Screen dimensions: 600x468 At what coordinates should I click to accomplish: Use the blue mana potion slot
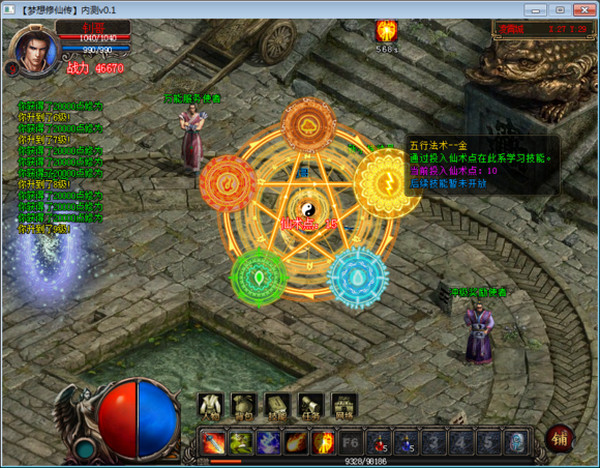pyautogui.click(x=408, y=441)
